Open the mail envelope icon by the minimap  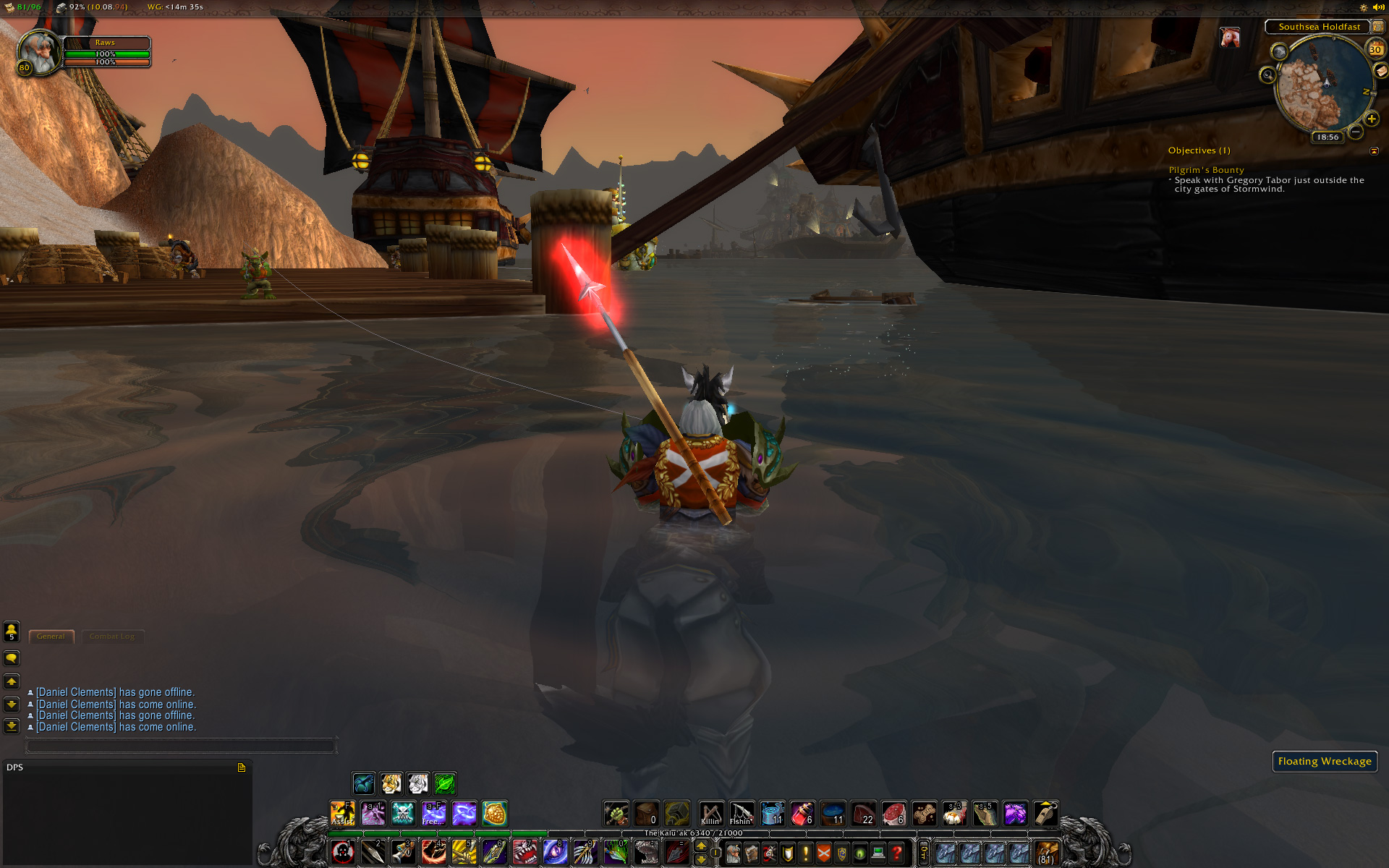coord(1381,71)
